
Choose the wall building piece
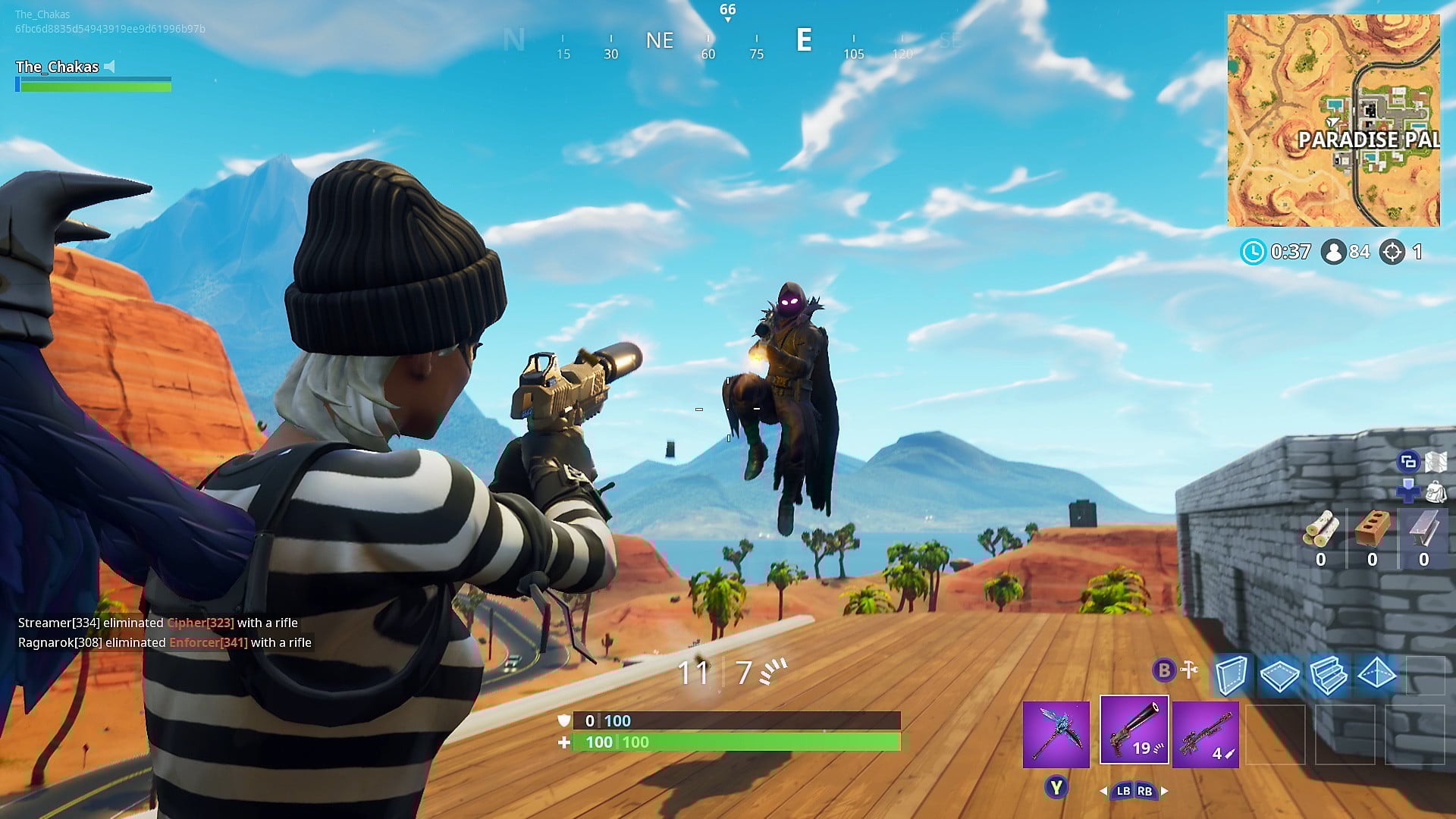click(x=1231, y=674)
